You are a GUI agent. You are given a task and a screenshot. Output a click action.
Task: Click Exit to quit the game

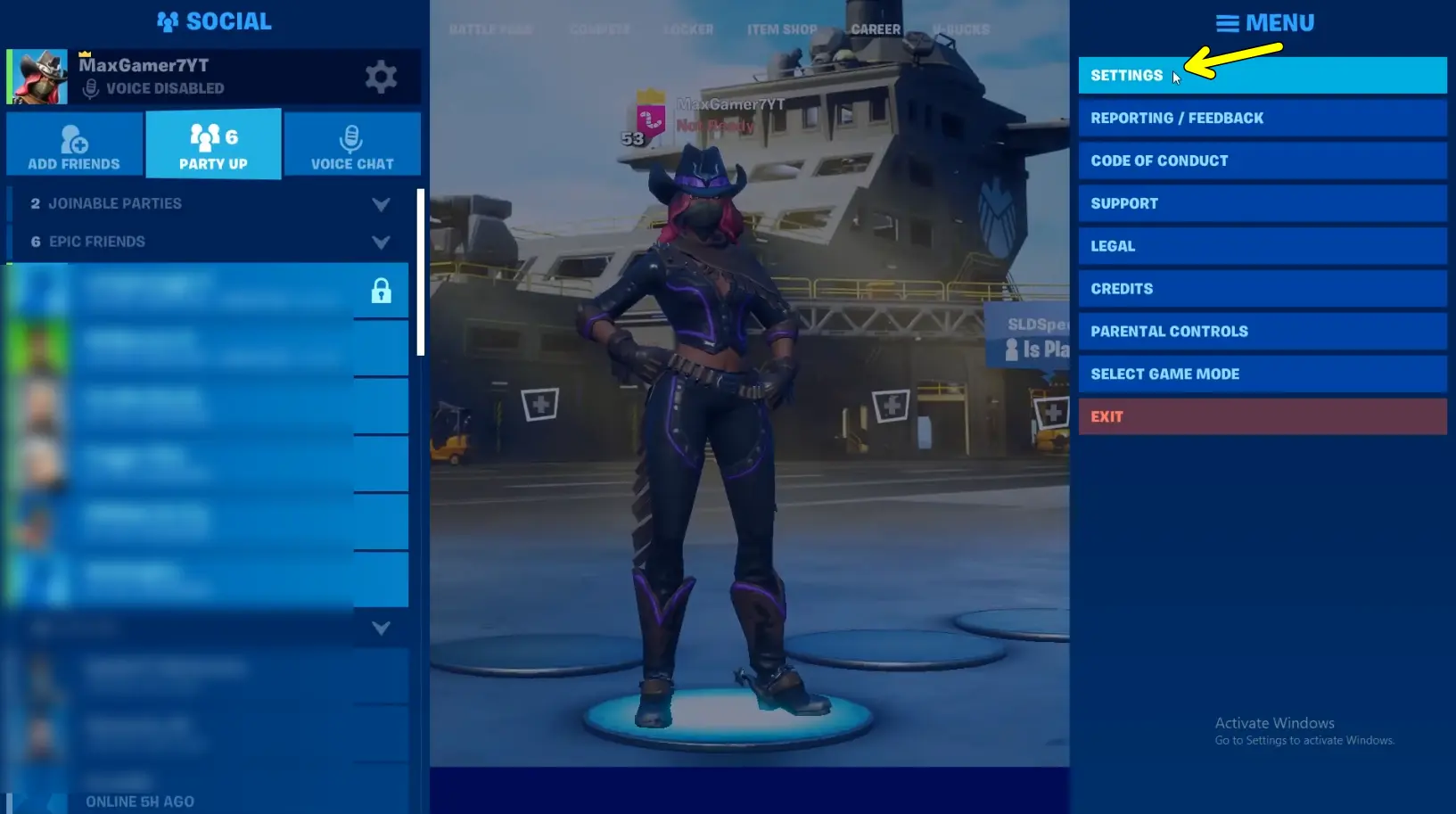[x=1263, y=415]
